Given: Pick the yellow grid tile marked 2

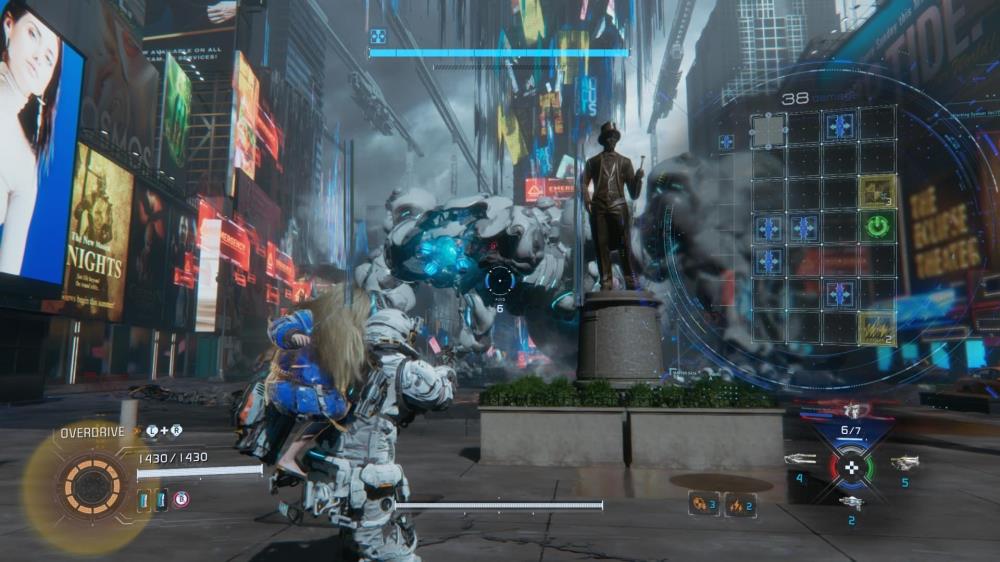Looking at the screenshot, I should click(x=877, y=326).
